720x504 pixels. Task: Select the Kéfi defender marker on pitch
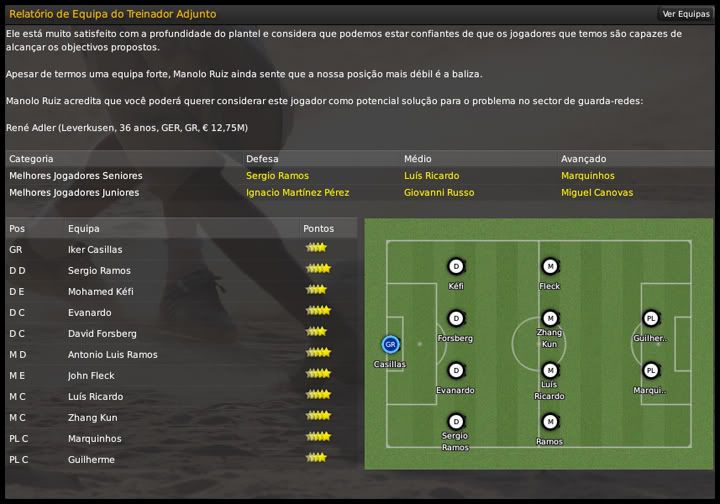coord(456,266)
